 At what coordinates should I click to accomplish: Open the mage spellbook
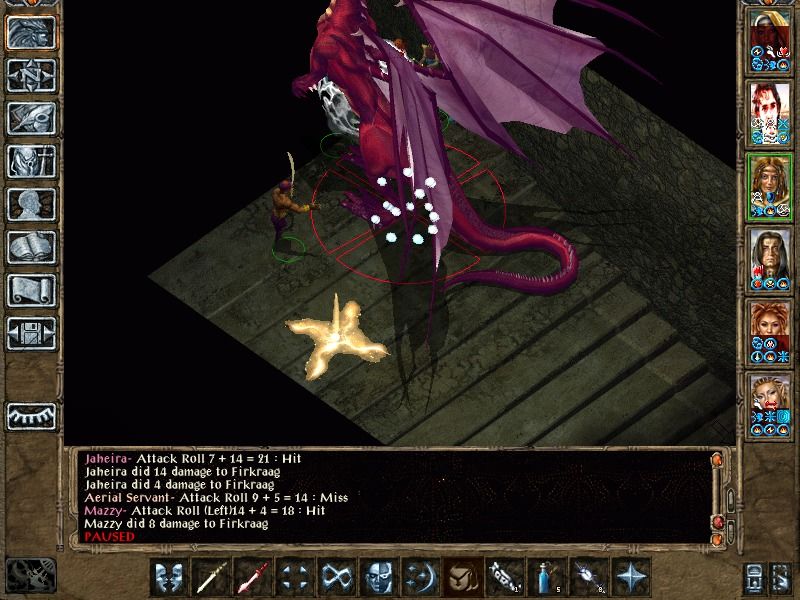pyautogui.click(x=31, y=247)
